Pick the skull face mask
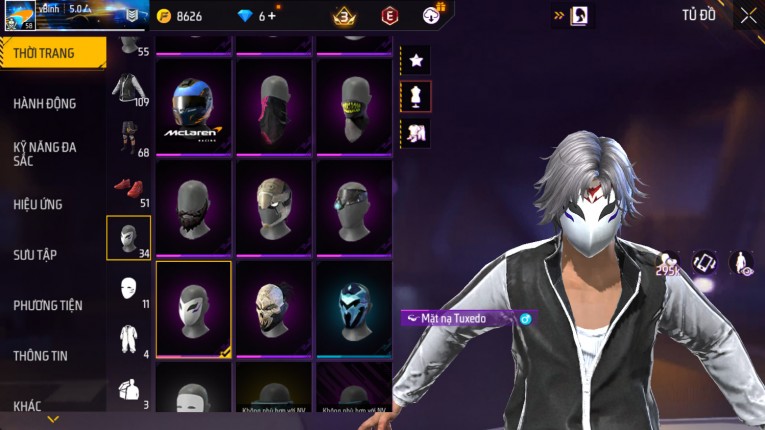Screen dimensions: 765x430 274,306
